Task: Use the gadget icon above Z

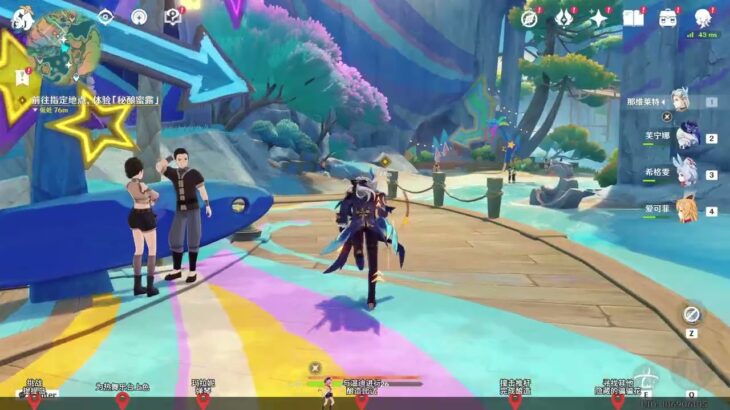Action: pyautogui.click(x=691, y=315)
